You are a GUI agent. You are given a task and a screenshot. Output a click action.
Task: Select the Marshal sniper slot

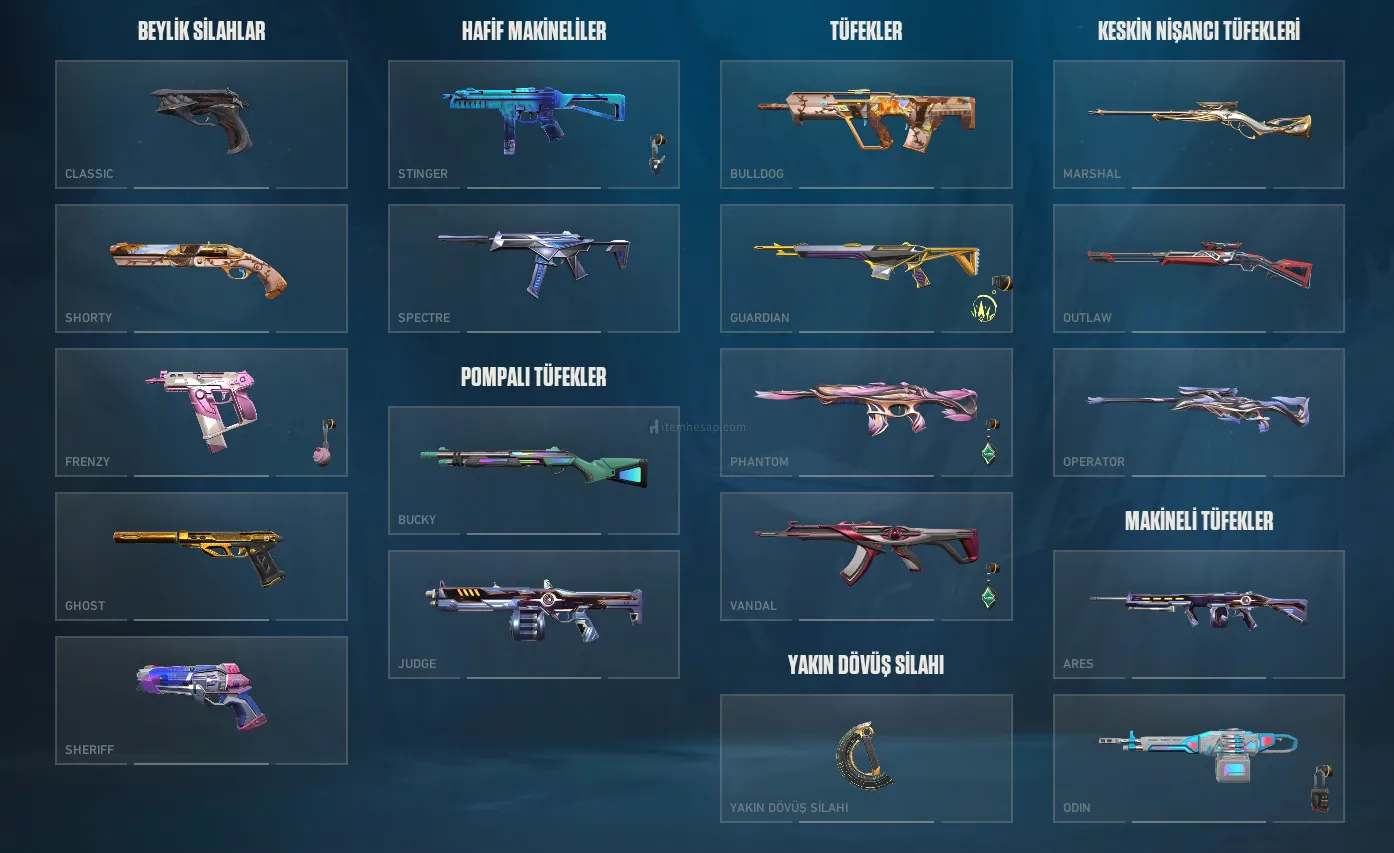click(1198, 124)
